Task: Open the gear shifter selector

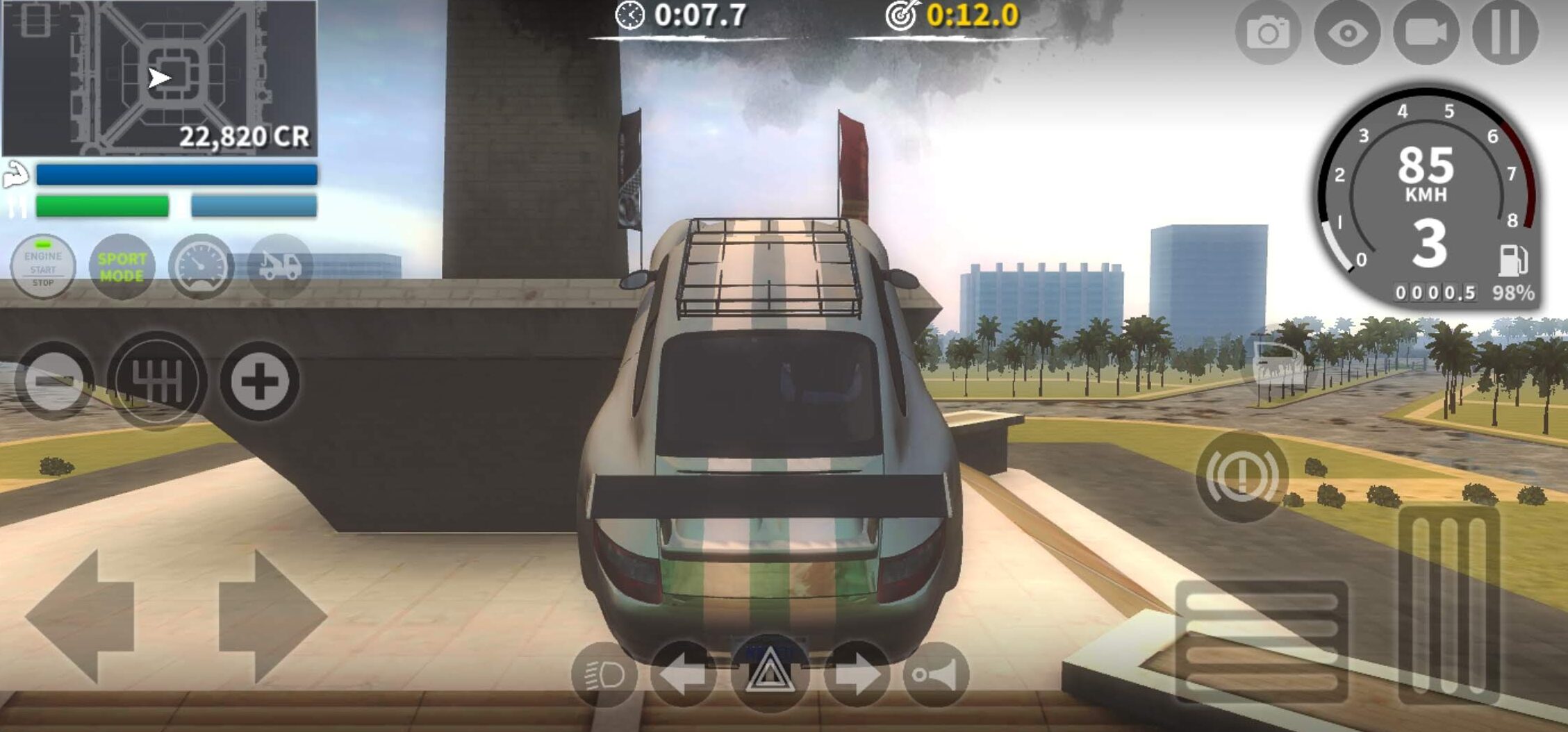Action: pyautogui.click(x=157, y=381)
